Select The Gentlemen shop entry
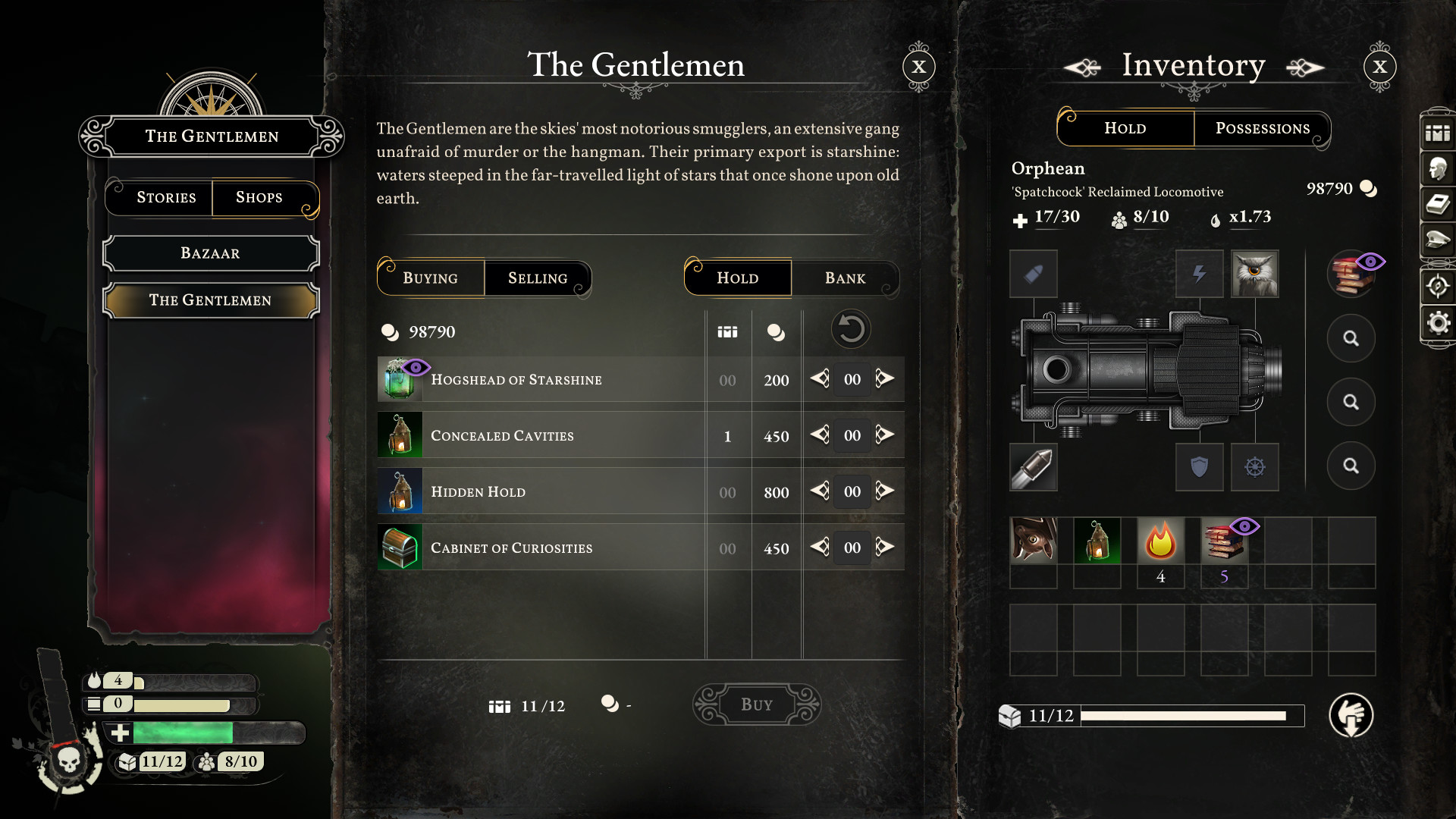Viewport: 1456px width, 819px height. click(x=211, y=300)
